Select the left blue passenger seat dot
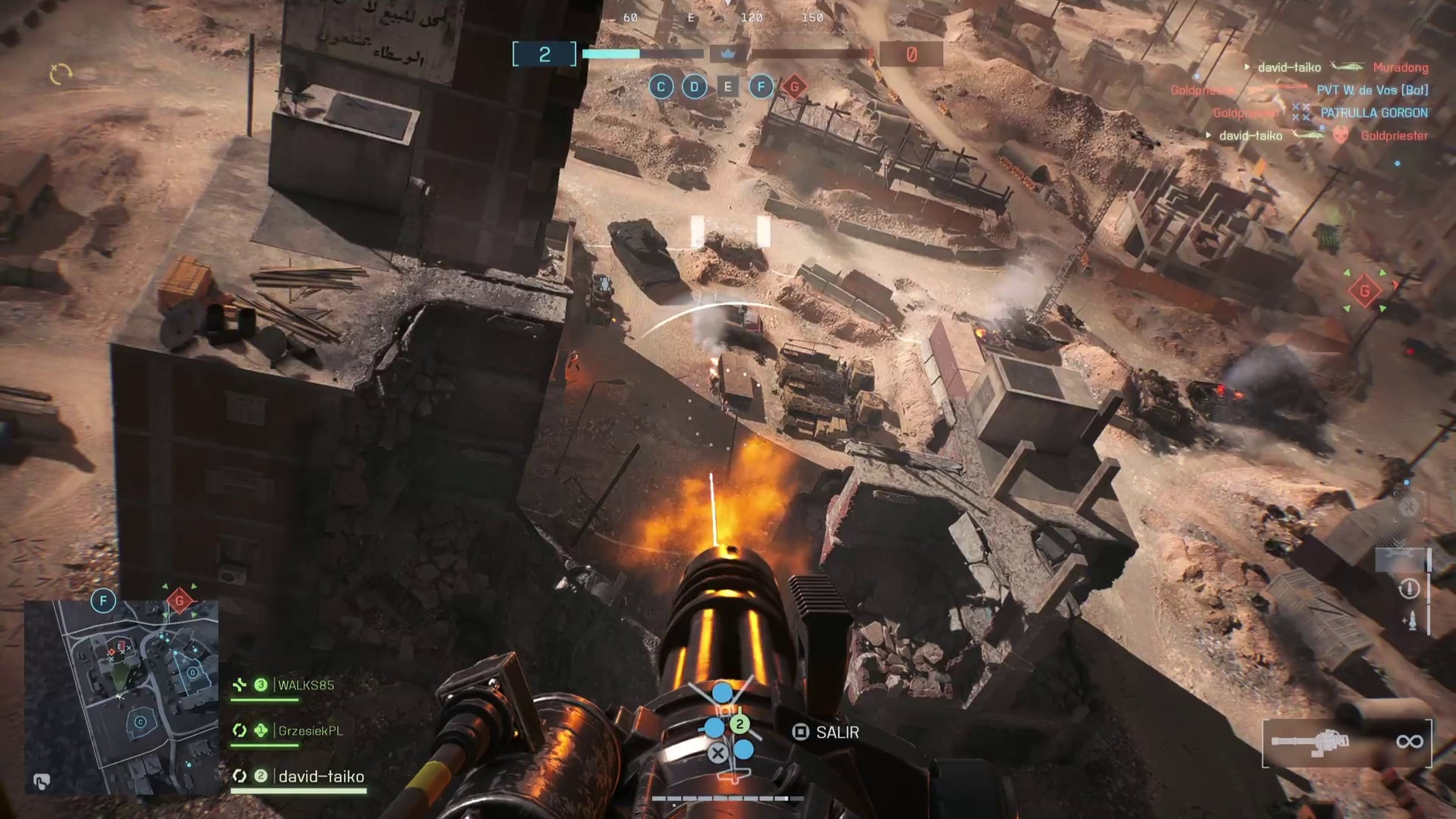Image resolution: width=1456 pixels, height=819 pixels. [x=715, y=728]
